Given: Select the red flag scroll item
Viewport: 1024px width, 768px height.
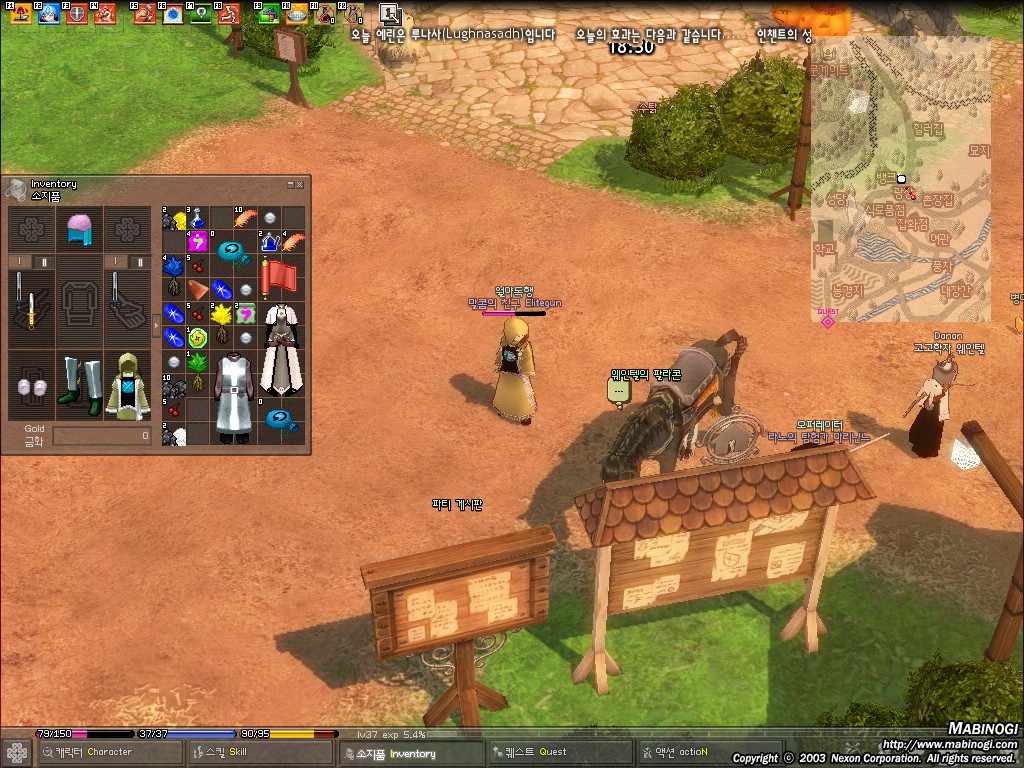Looking at the screenshot, I should tap(279, 277).
